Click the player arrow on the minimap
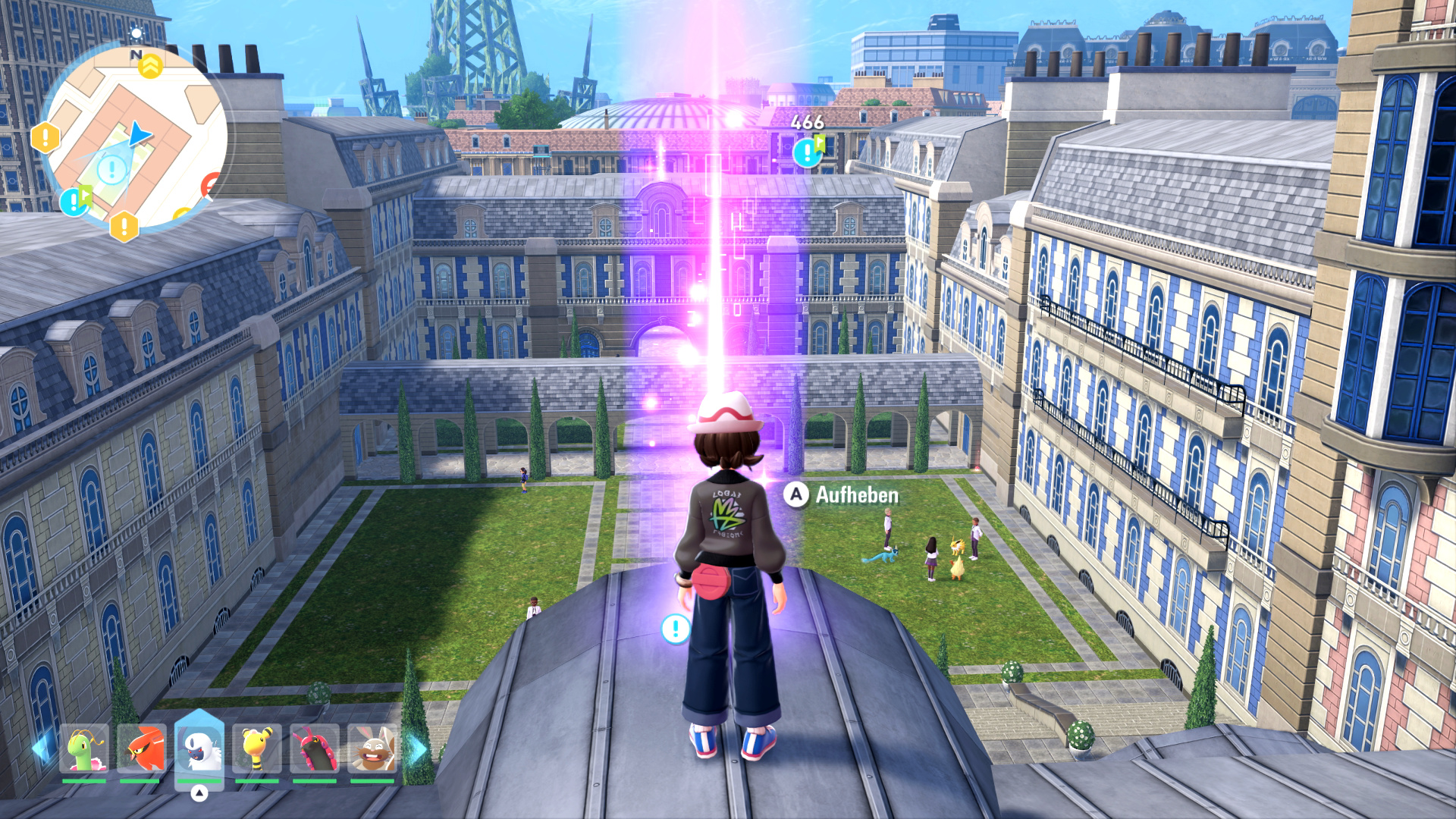This screenshot has height=819, width=1456. (x=140, y=135)
